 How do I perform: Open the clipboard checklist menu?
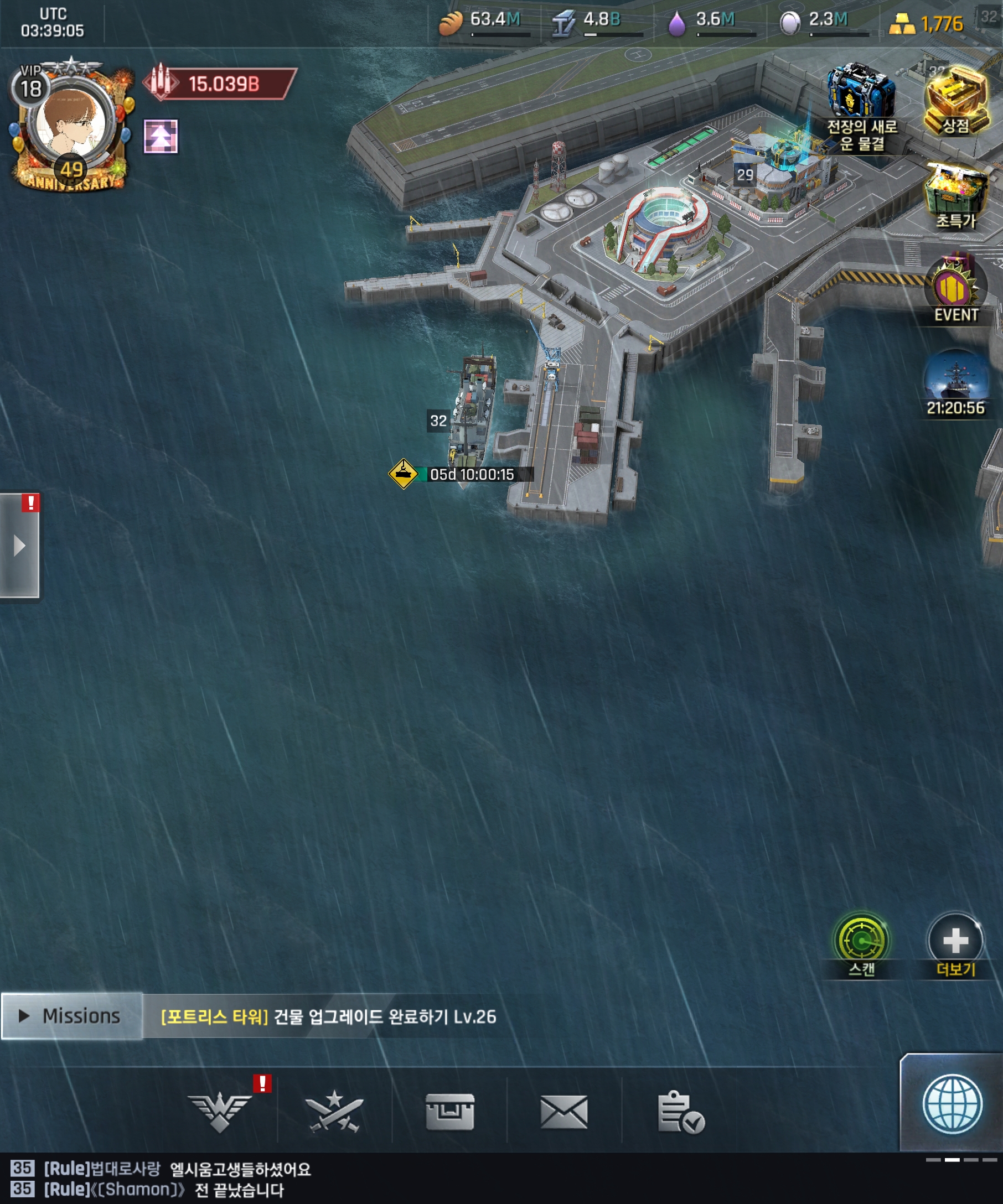click(x=680, y=1112)
